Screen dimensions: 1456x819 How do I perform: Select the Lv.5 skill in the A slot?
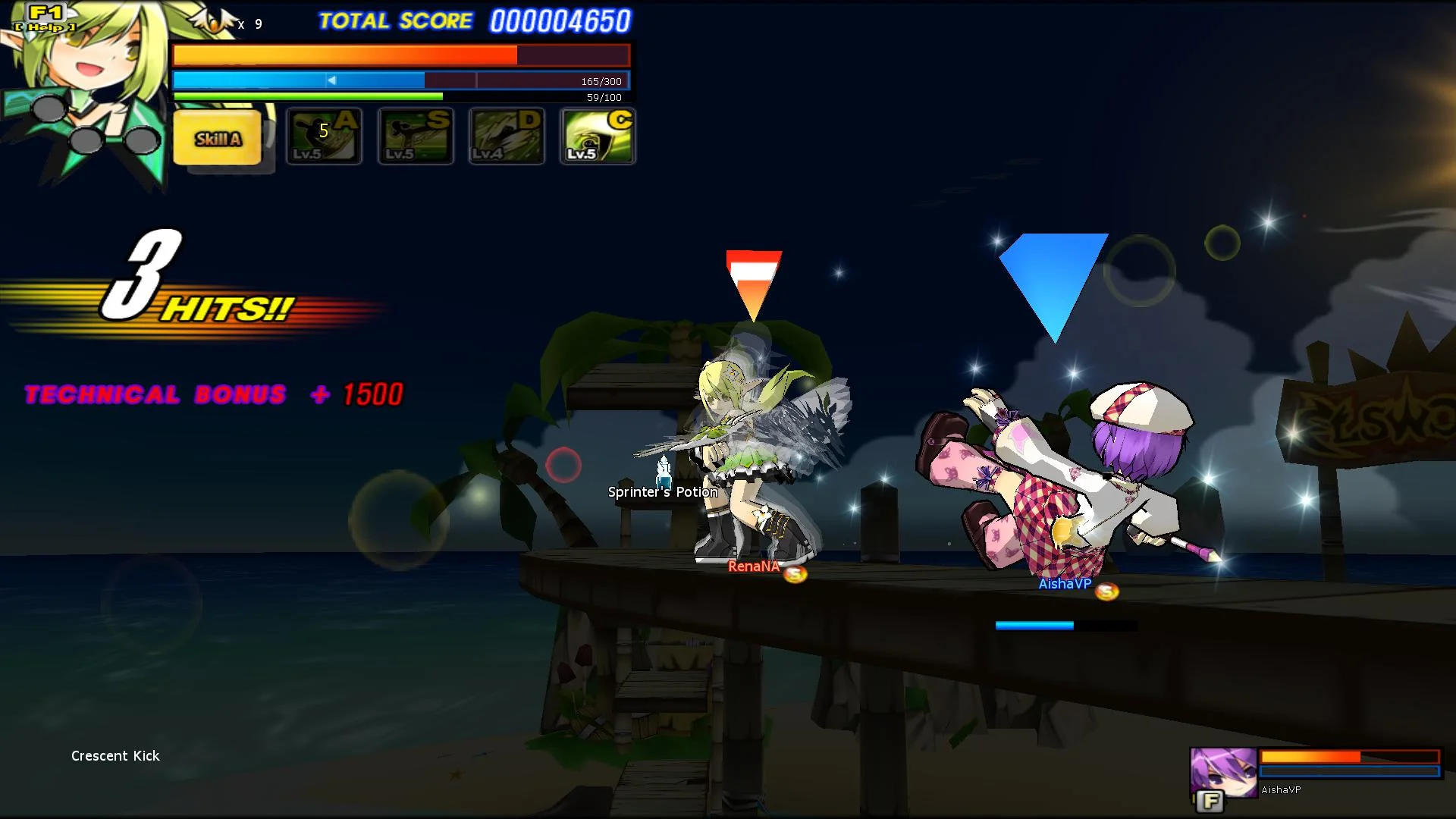coord(324,137)
